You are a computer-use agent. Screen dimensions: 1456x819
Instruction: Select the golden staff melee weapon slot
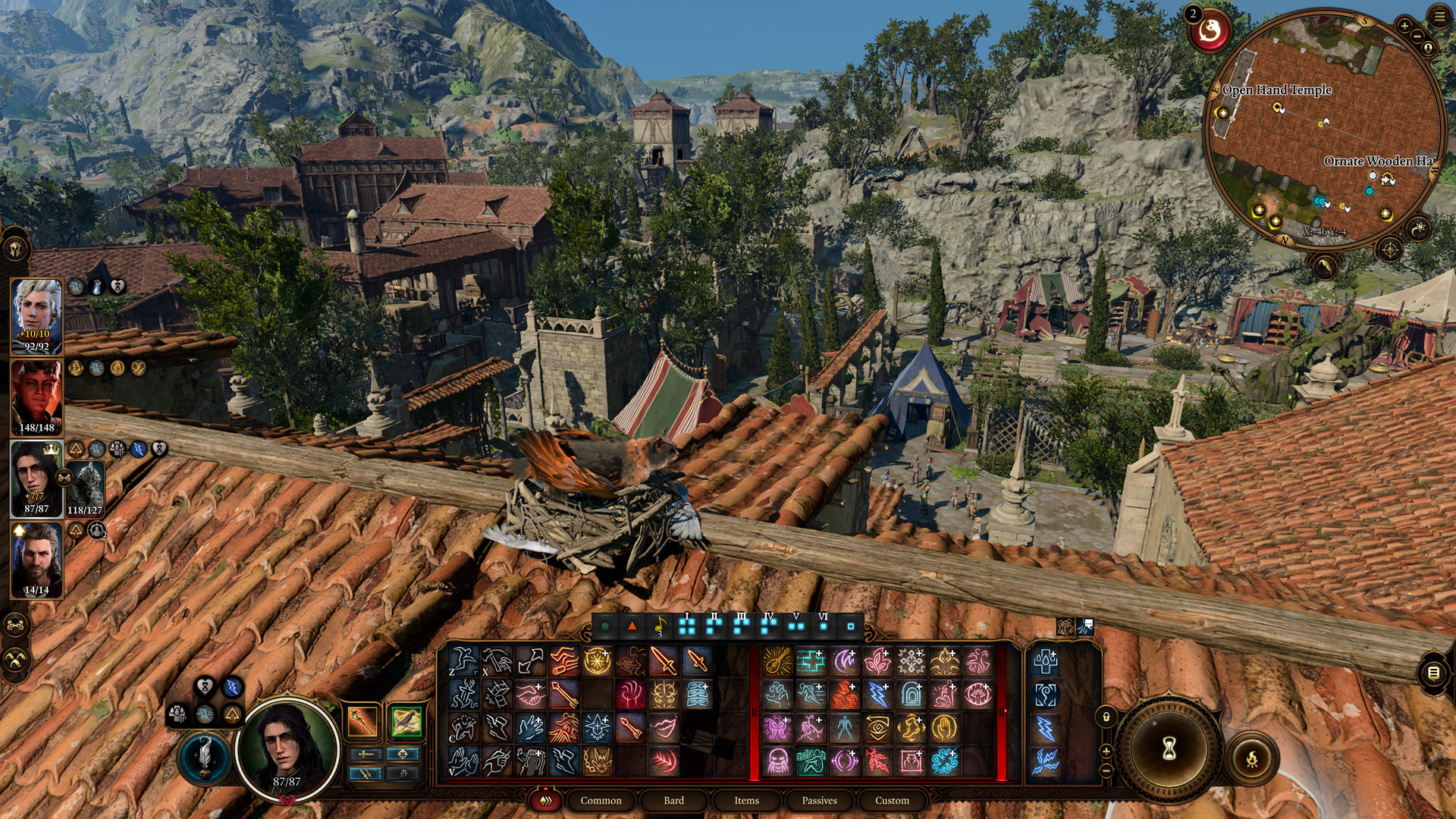point(362,721)
